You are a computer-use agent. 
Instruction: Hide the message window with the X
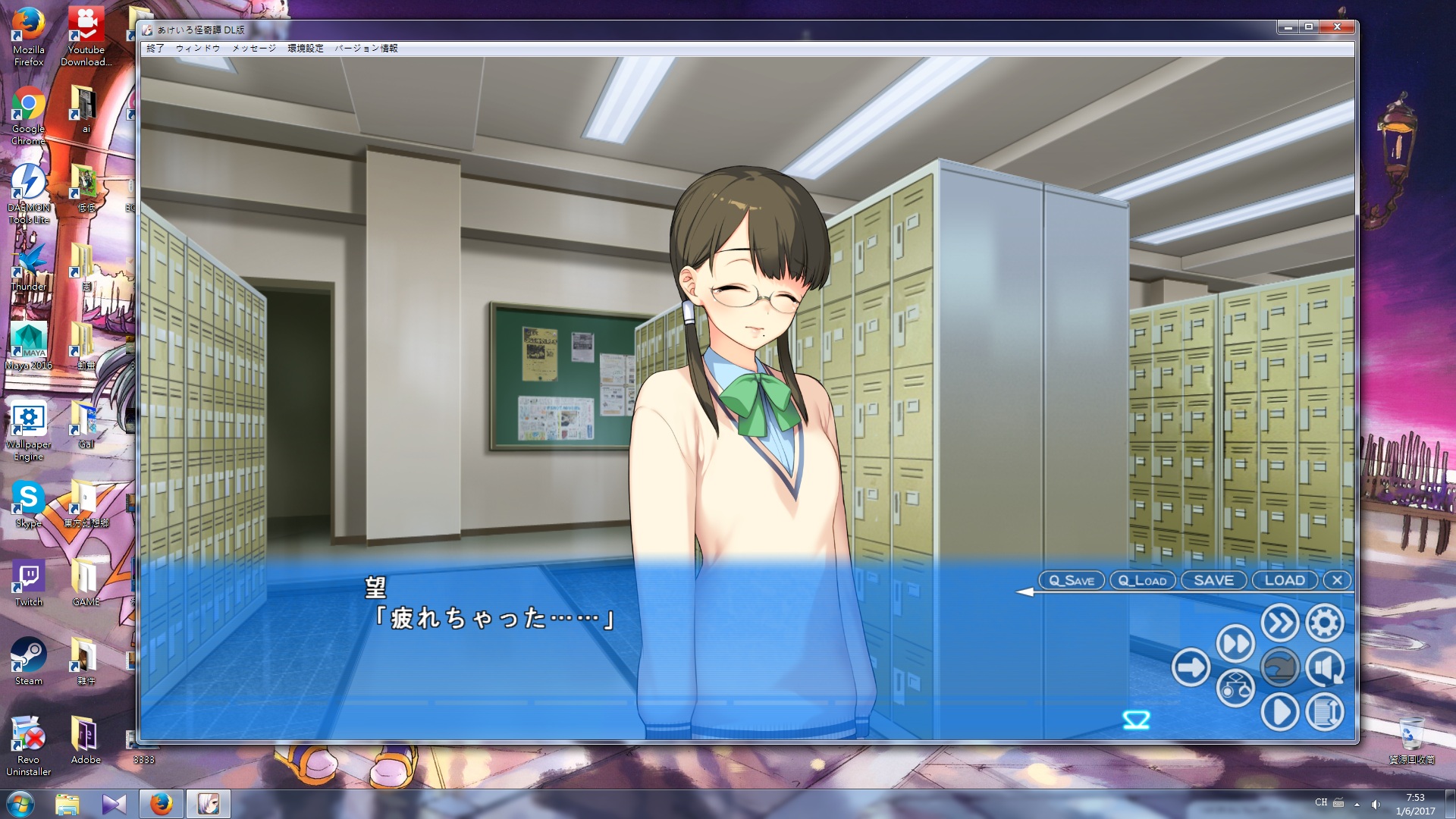(1337, 581)
